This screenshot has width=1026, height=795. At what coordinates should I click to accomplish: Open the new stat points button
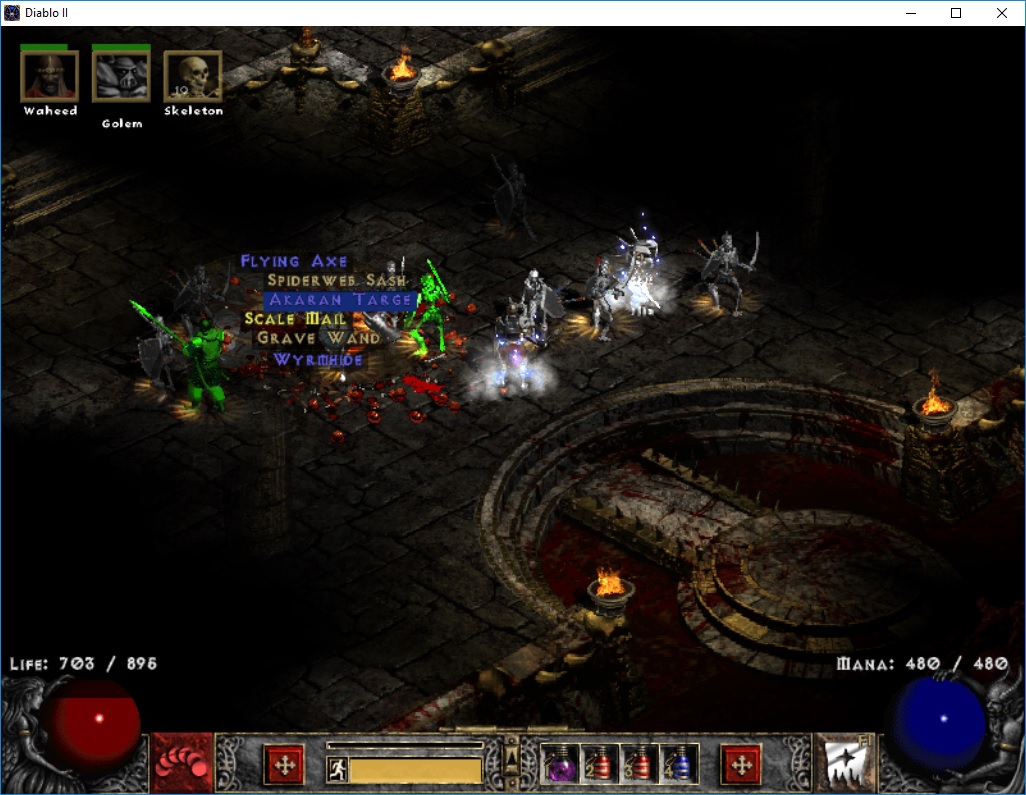(283, 765)
